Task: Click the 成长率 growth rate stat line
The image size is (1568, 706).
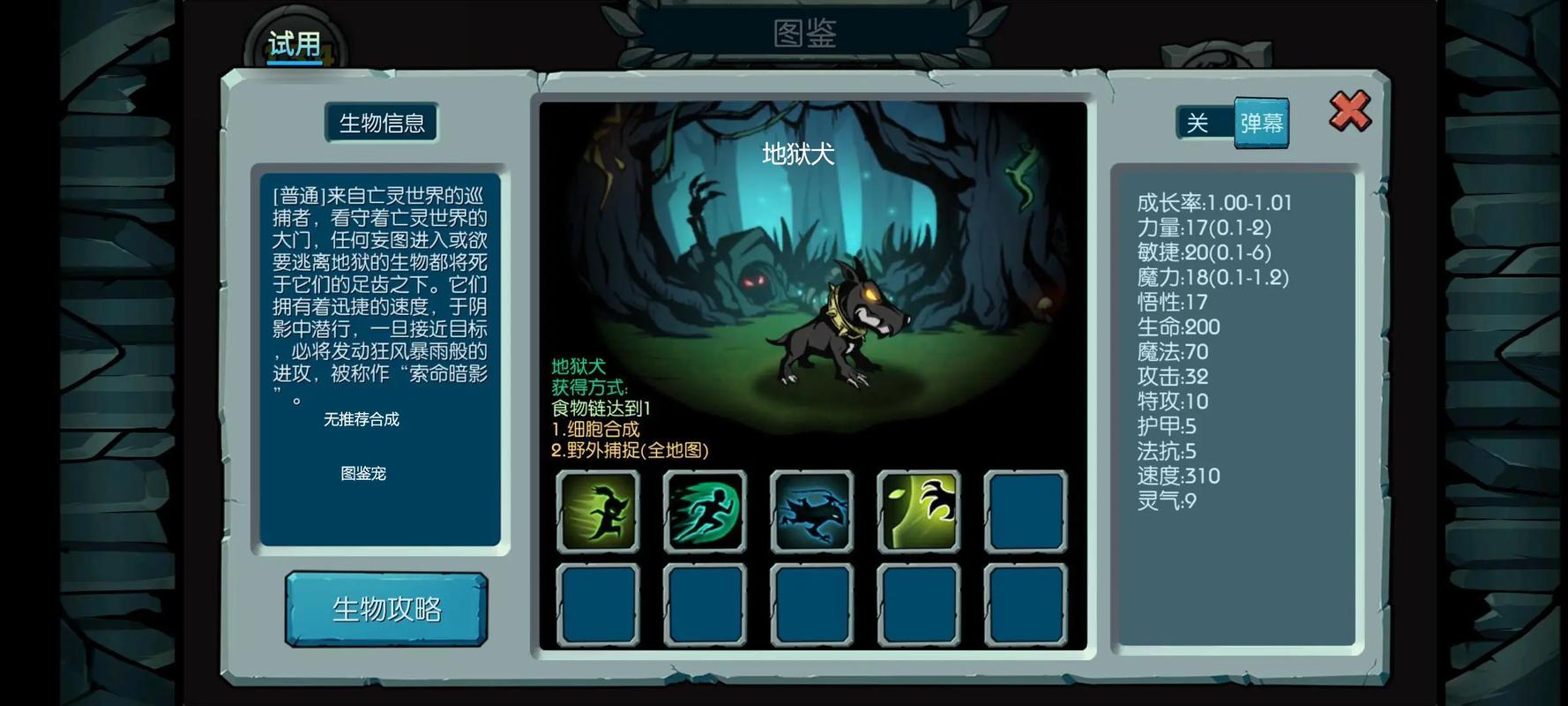Action: point(1213,201)
